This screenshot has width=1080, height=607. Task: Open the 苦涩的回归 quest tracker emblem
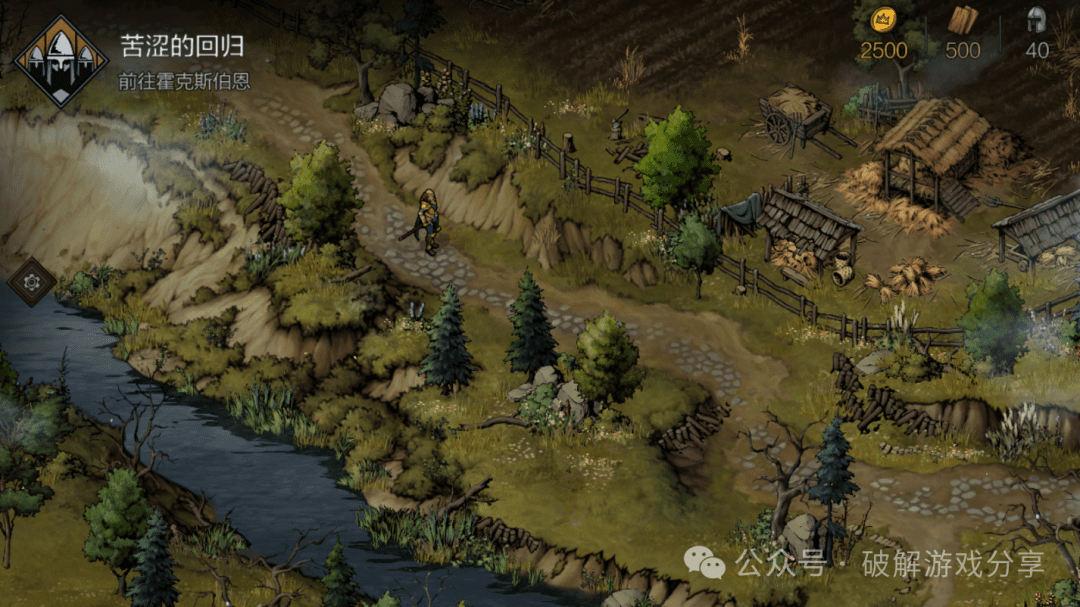[x=61, y=60]
